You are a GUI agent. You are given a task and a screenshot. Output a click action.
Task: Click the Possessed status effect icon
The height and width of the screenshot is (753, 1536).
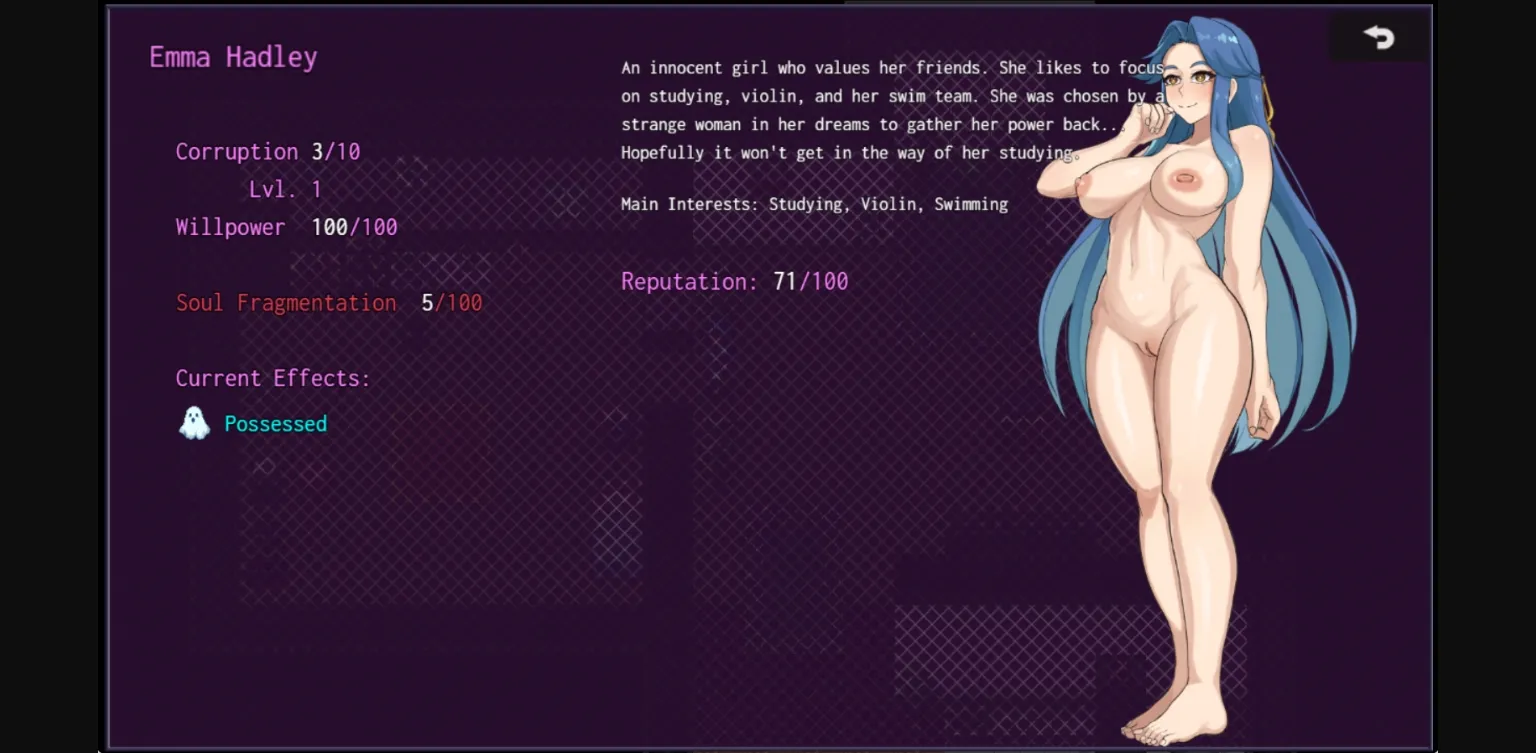point(194,423)
